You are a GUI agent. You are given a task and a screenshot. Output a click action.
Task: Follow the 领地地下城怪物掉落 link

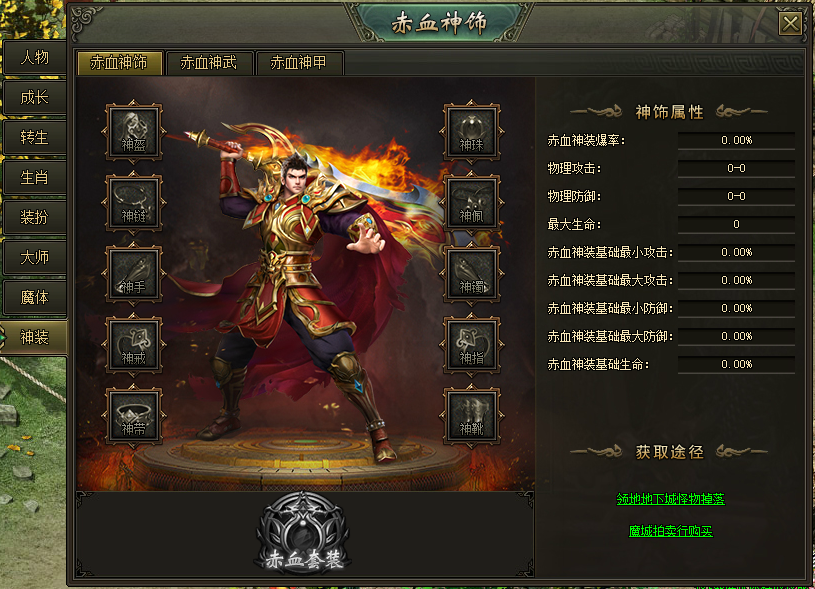671,499
